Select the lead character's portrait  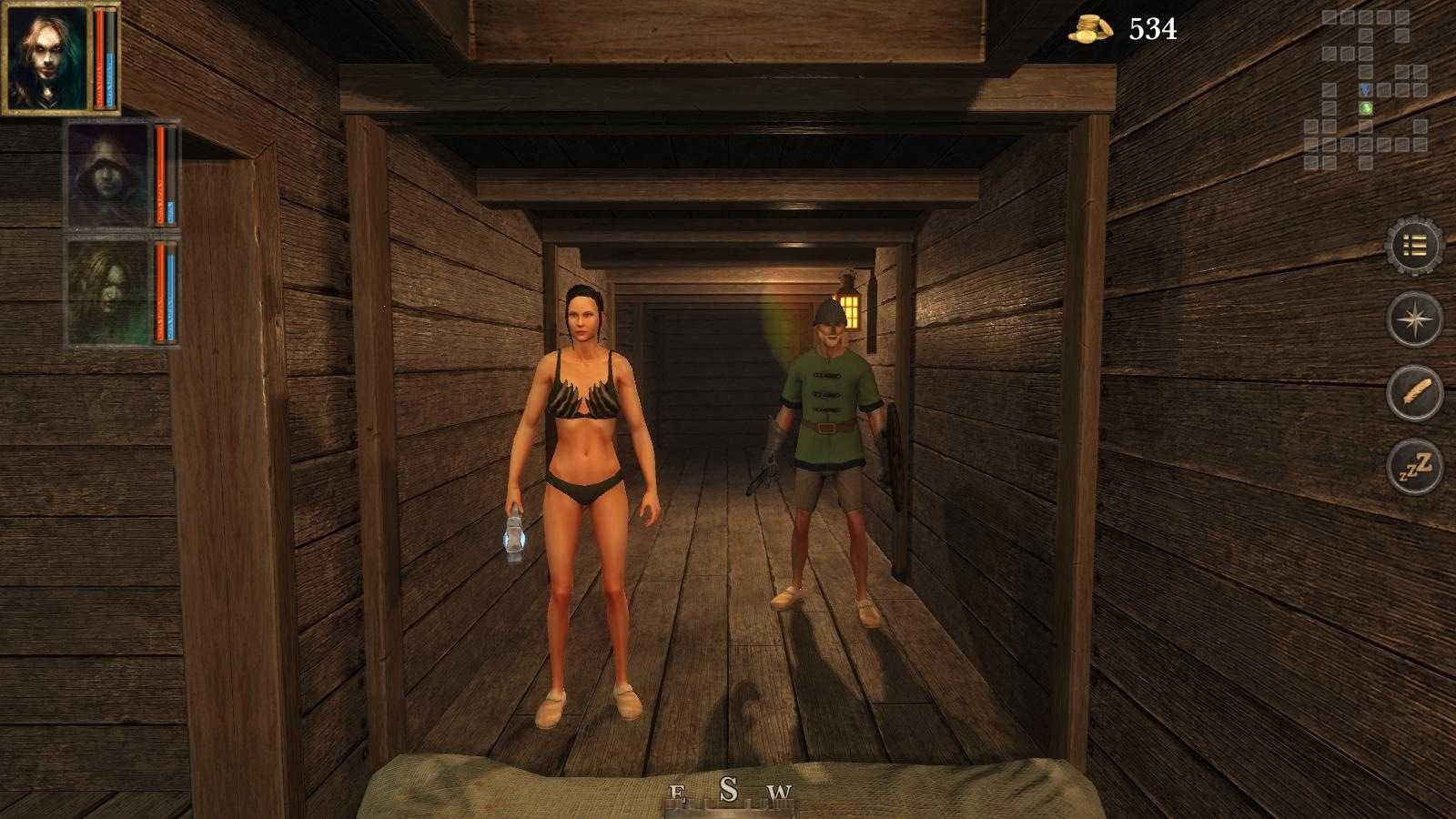tap(44, 57)
